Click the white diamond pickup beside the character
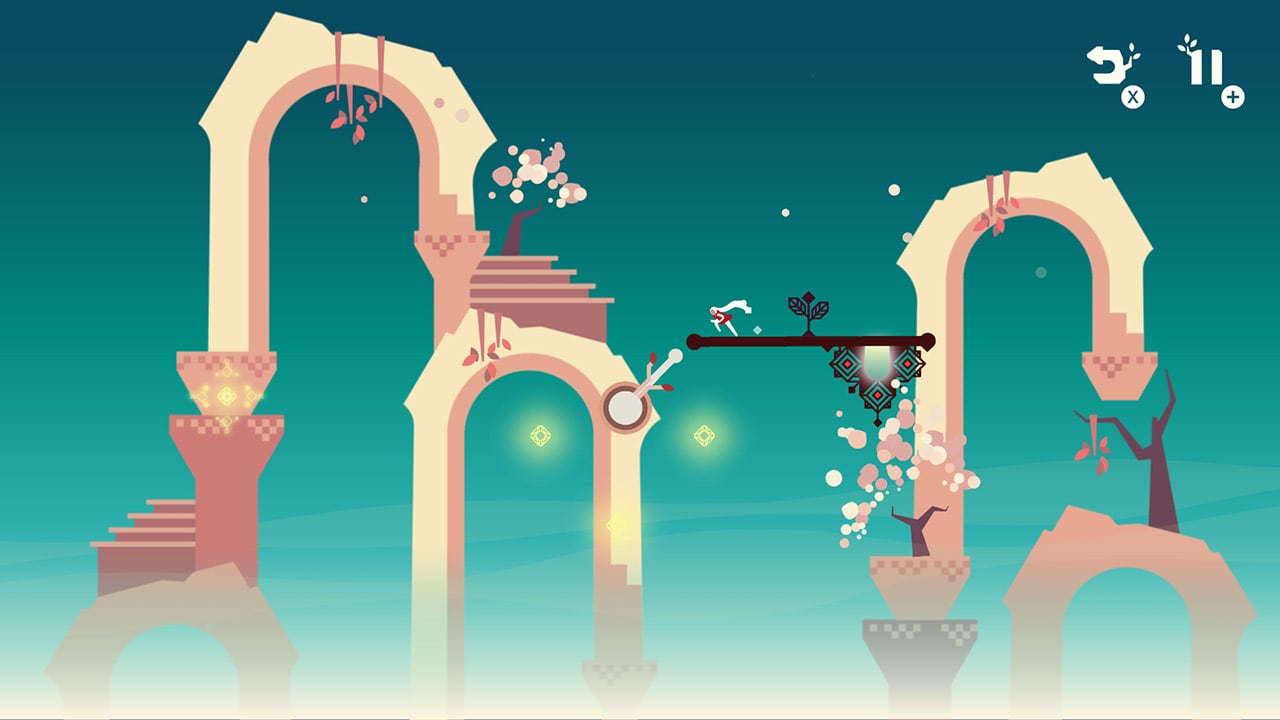The height and width of the screenshot is (720, 1280). point(757,329)
